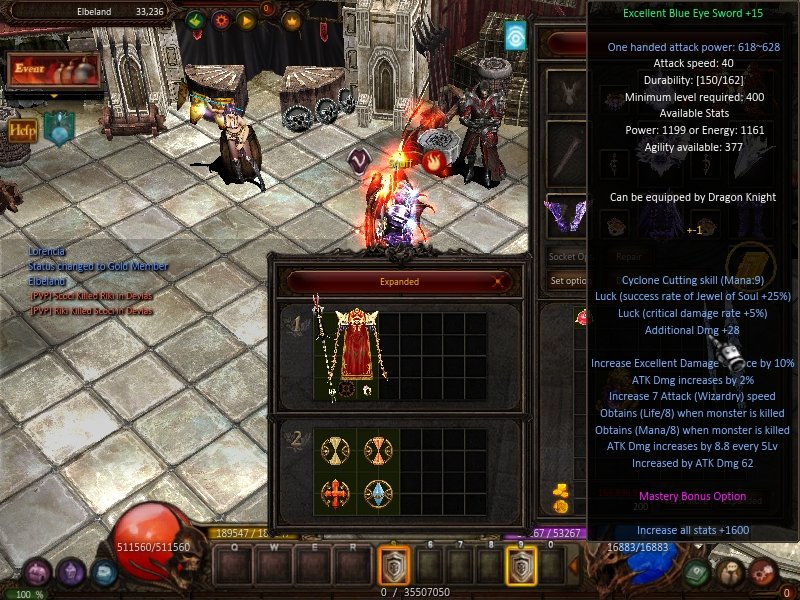The width and height of the screenshot is (800, 600).
Task: Select the shield skill in the gold hotbar slot
Action: pos(394,568)
